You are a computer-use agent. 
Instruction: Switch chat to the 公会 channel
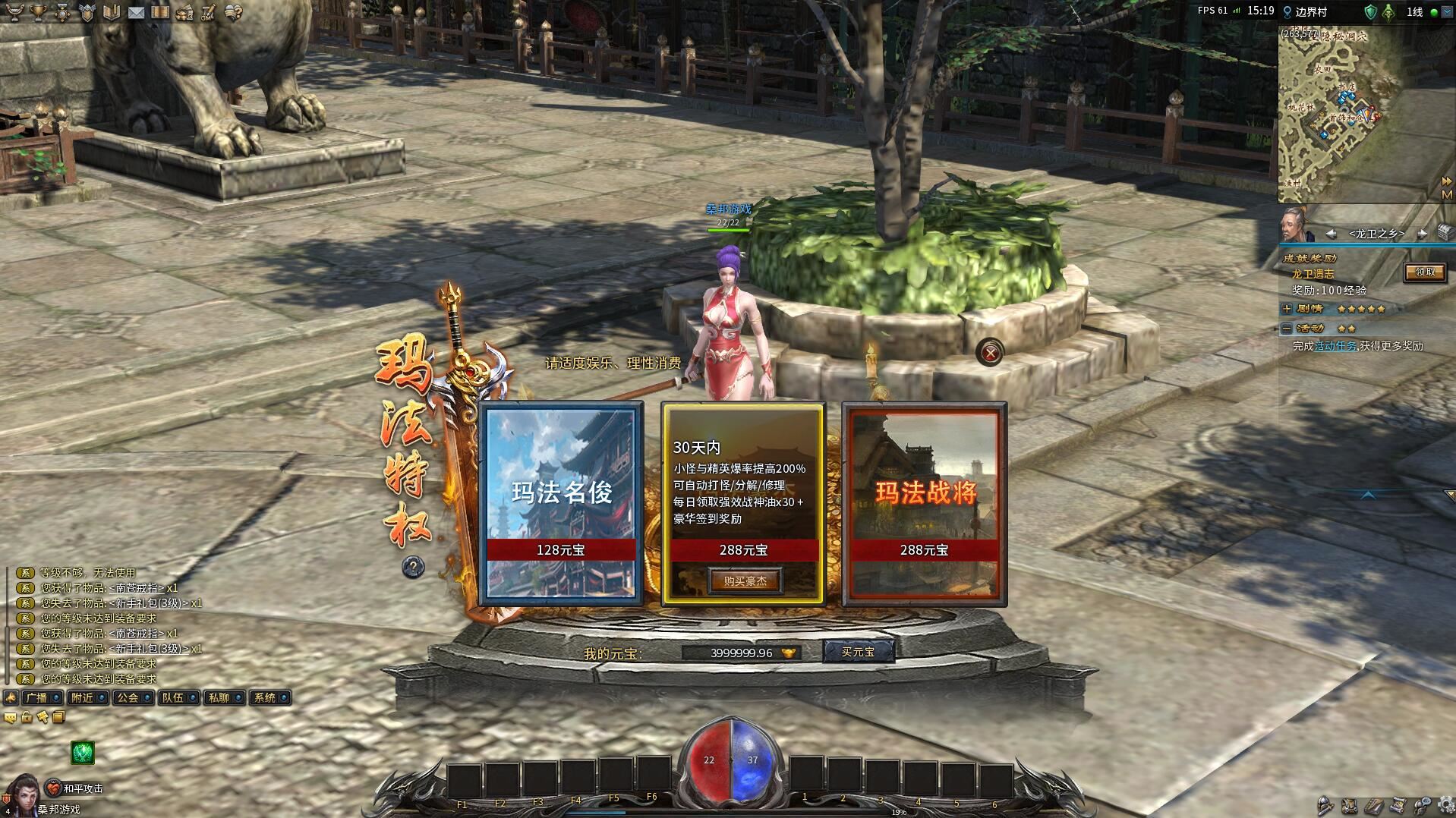tap(127, 697)
